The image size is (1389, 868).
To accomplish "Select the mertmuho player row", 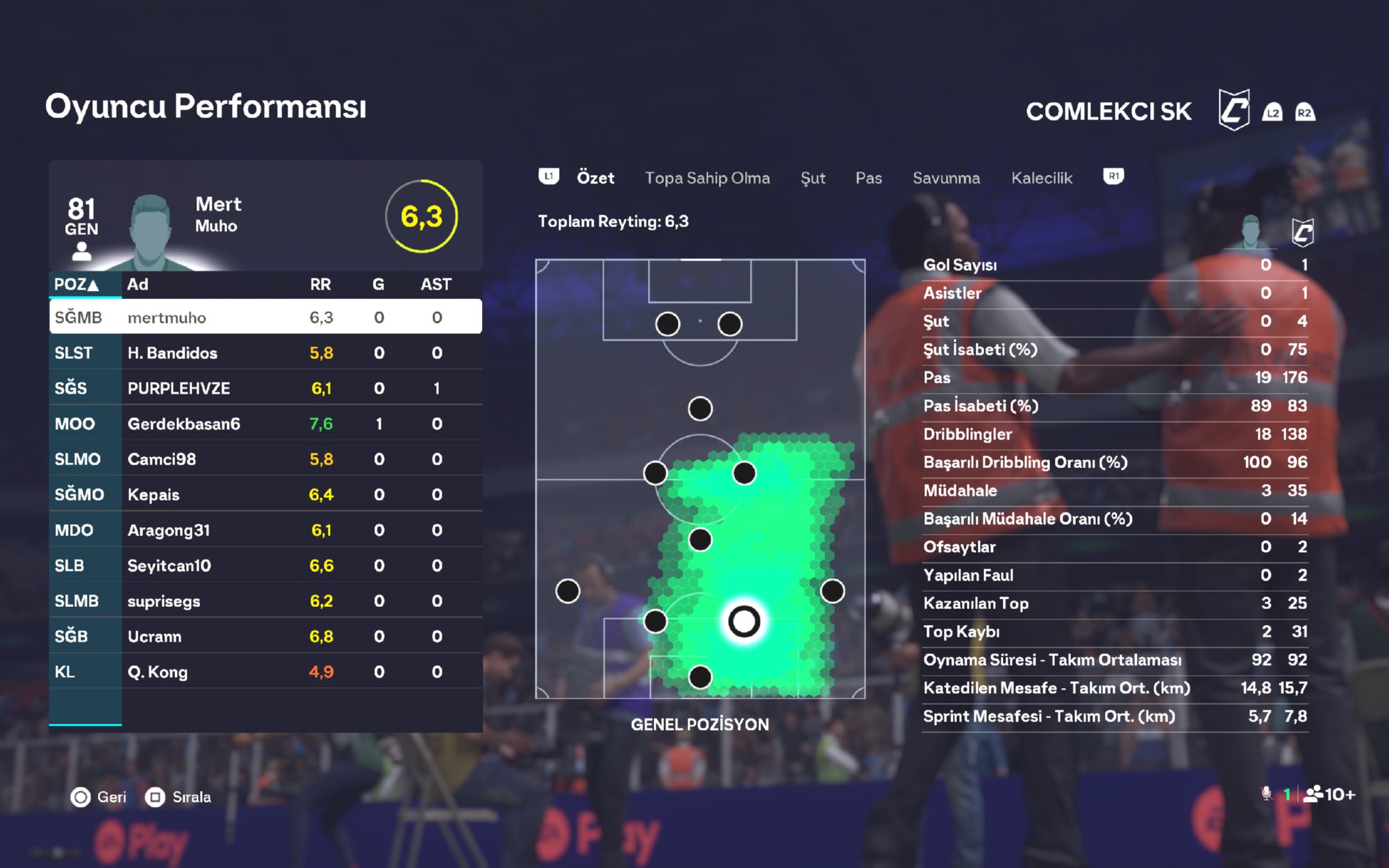I will coord(265,317).
